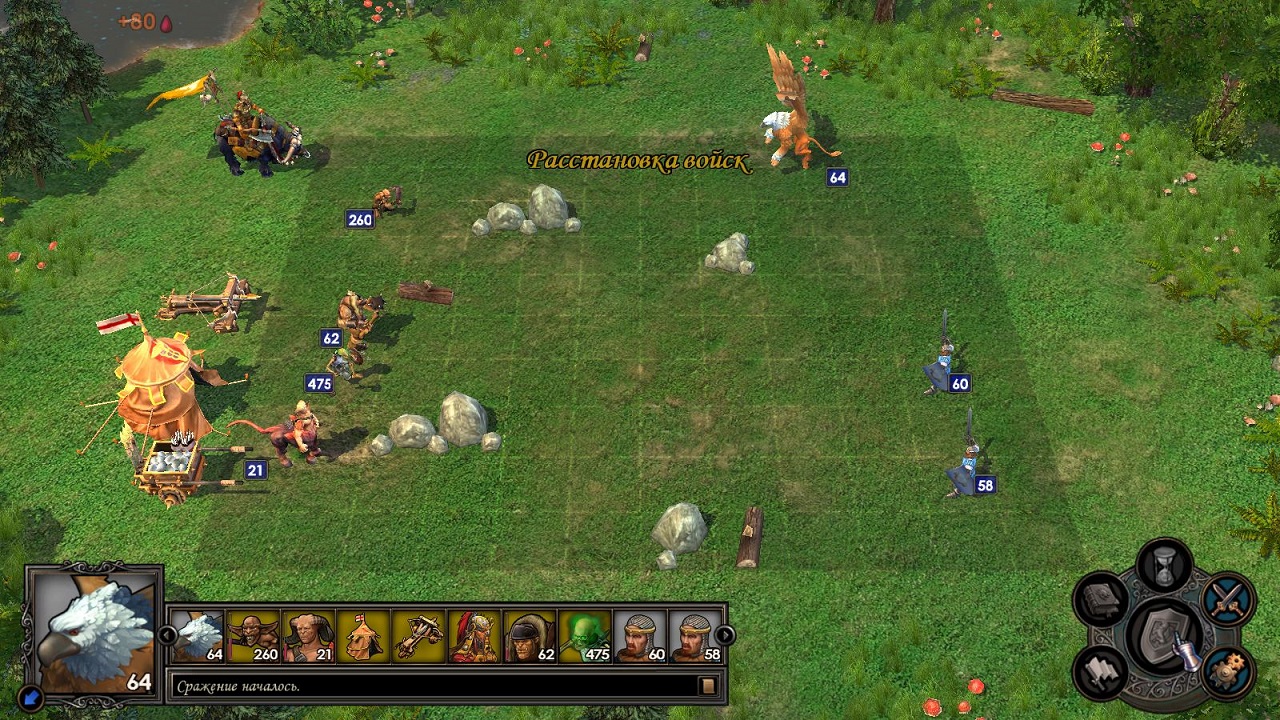
Task: Click the blue arrow on the griffin portrait
Action: point(33,695)
